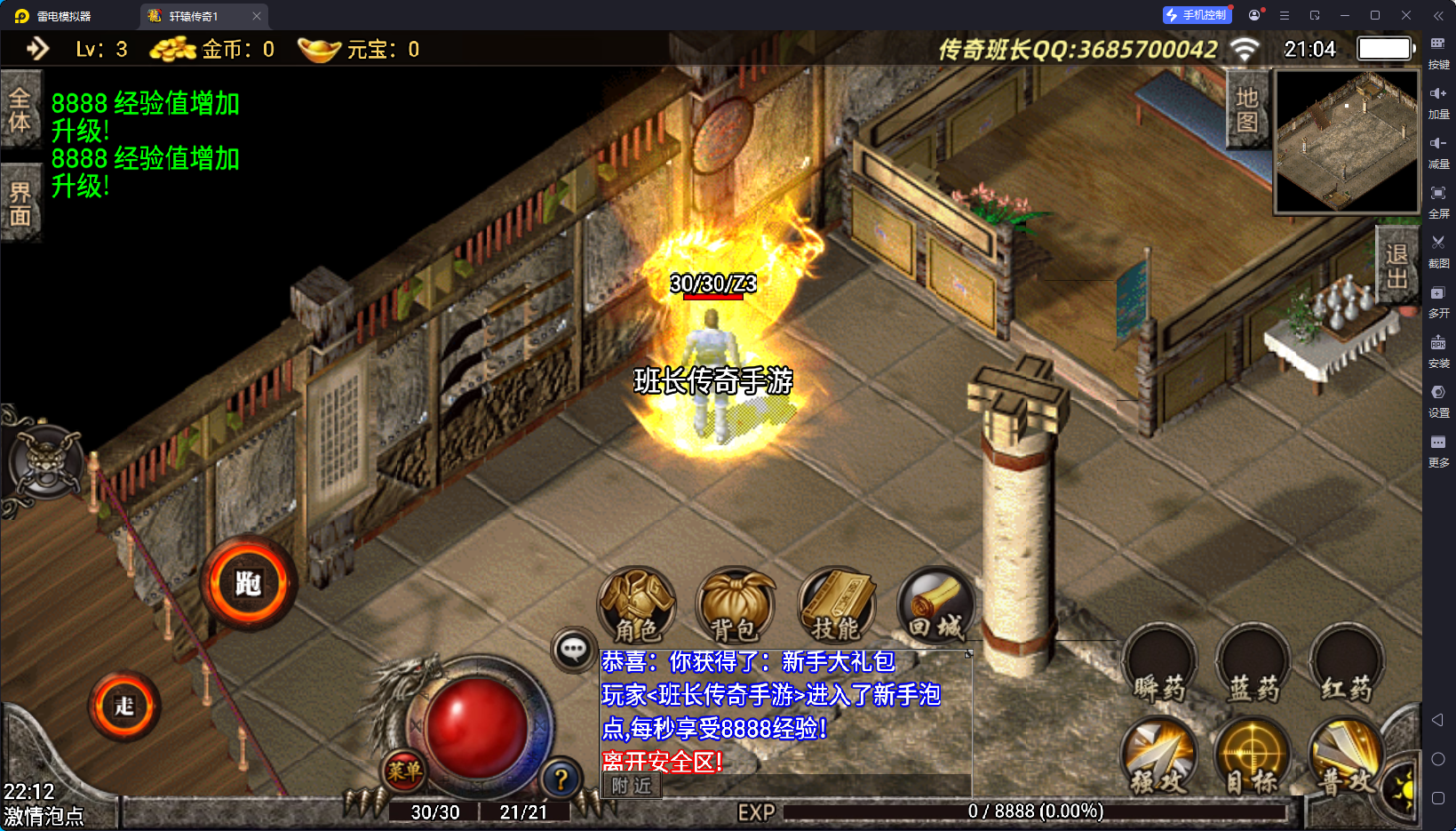
Task: Open the 菜单 menu button
Action: [404, 771]
